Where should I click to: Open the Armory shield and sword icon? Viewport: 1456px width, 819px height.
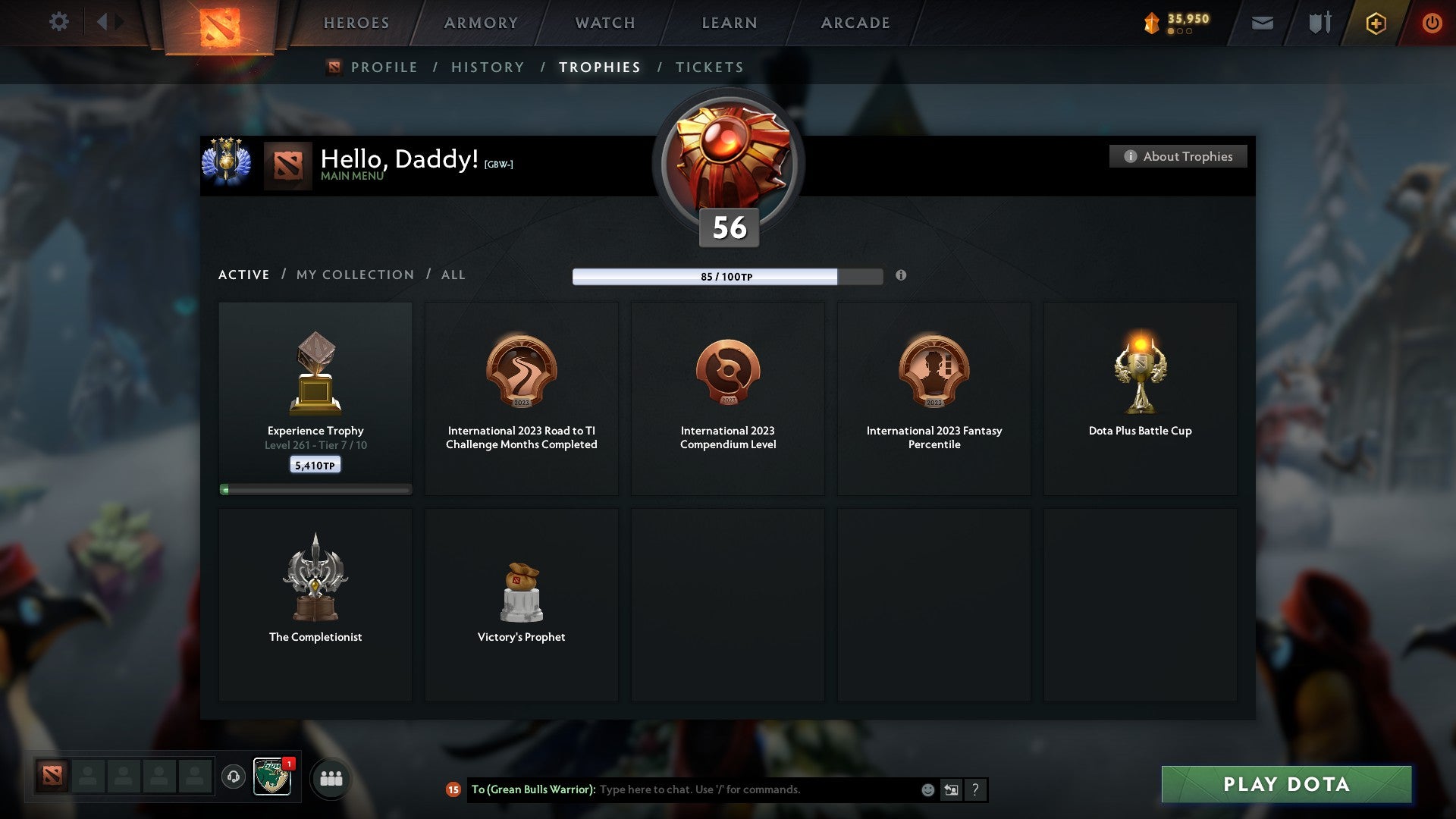(1319, 23)
